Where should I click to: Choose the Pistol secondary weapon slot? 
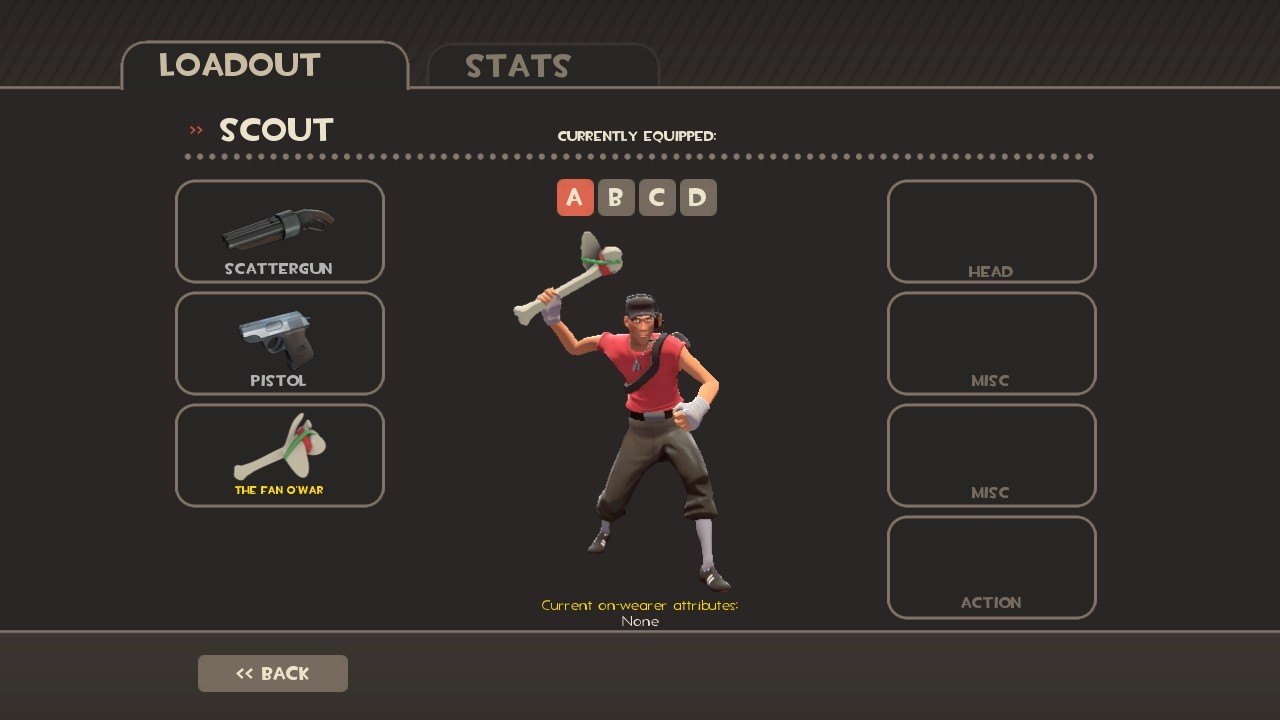[x=280, y=343]
